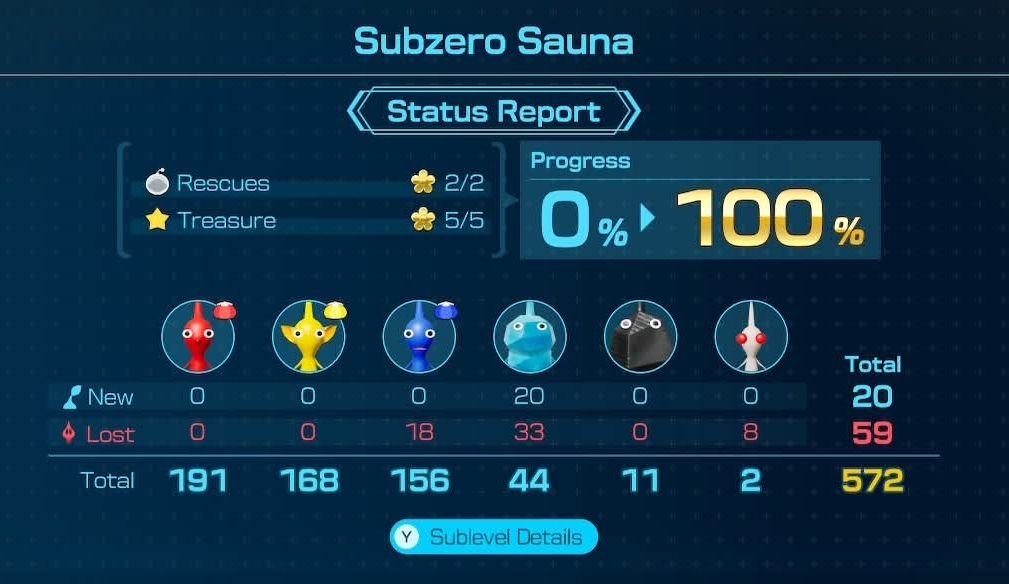1009x584 pixels.
Task: Open the Sublevel Details view
Action: click(x=494, y=537)
